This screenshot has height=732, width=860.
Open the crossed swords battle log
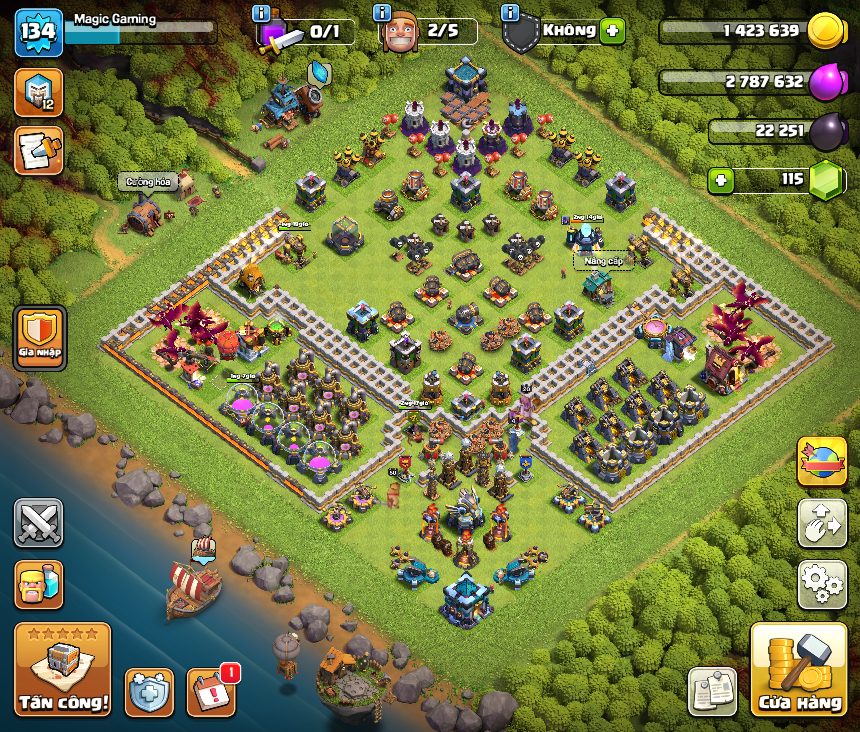(39, 523)
